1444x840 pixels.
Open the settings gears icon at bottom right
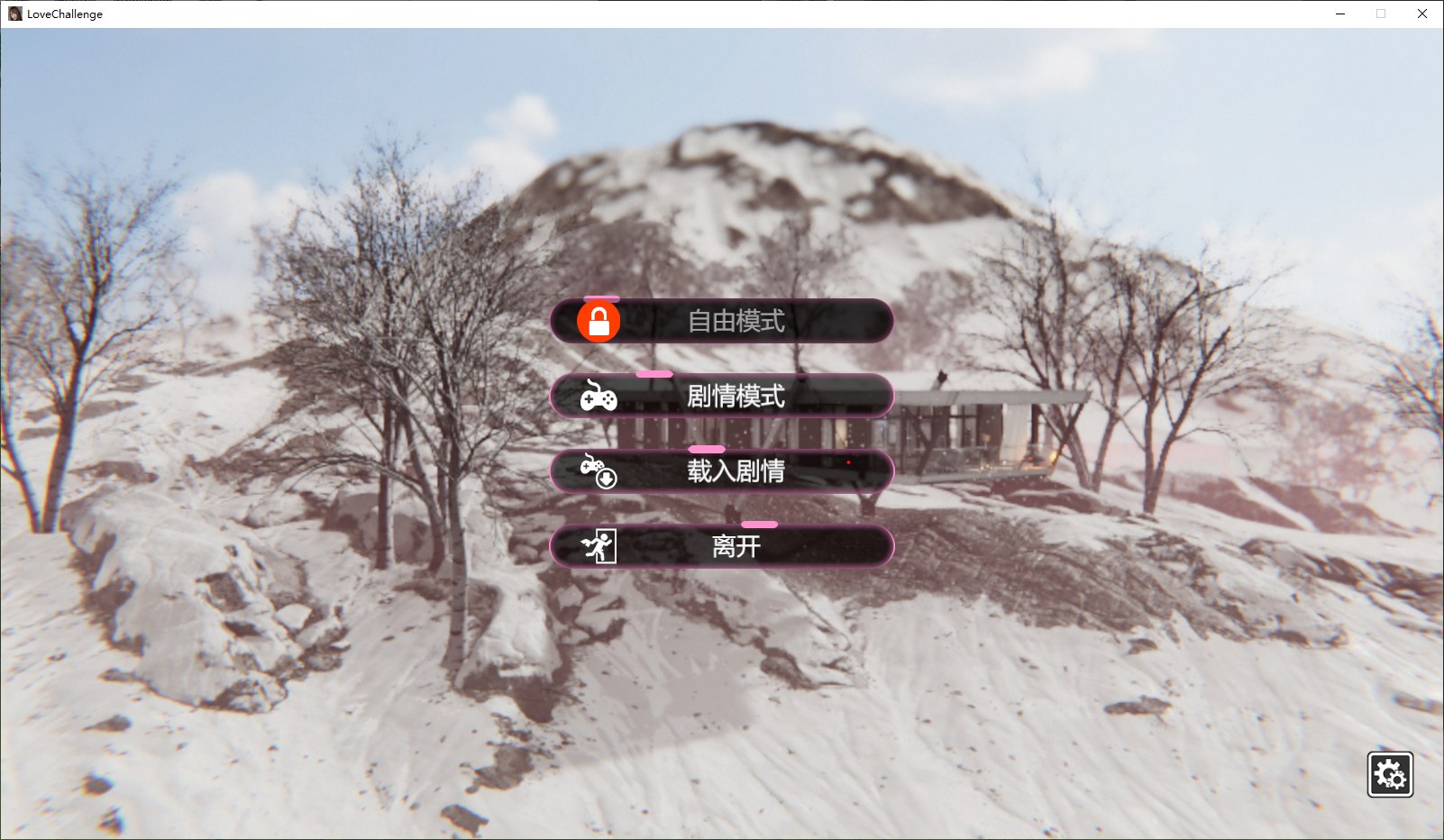pos(1392,773)
